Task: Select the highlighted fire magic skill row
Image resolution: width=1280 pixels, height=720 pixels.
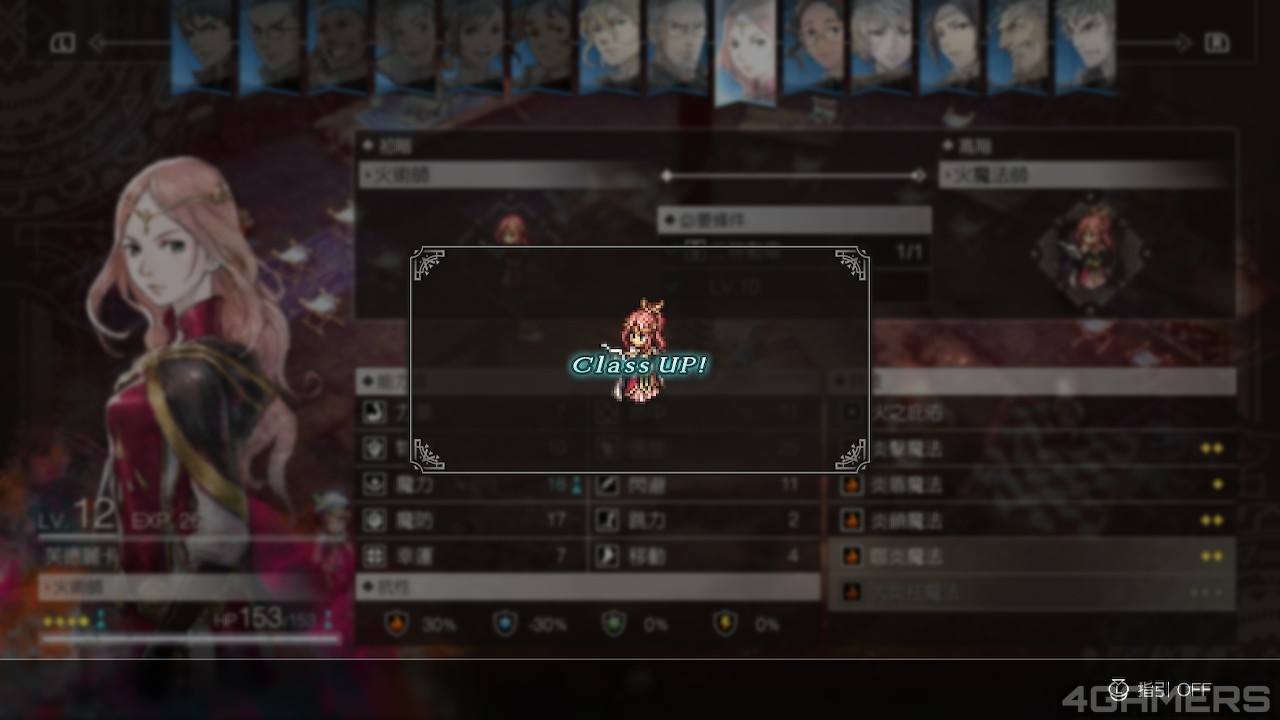Action: tap(1031, 556)
